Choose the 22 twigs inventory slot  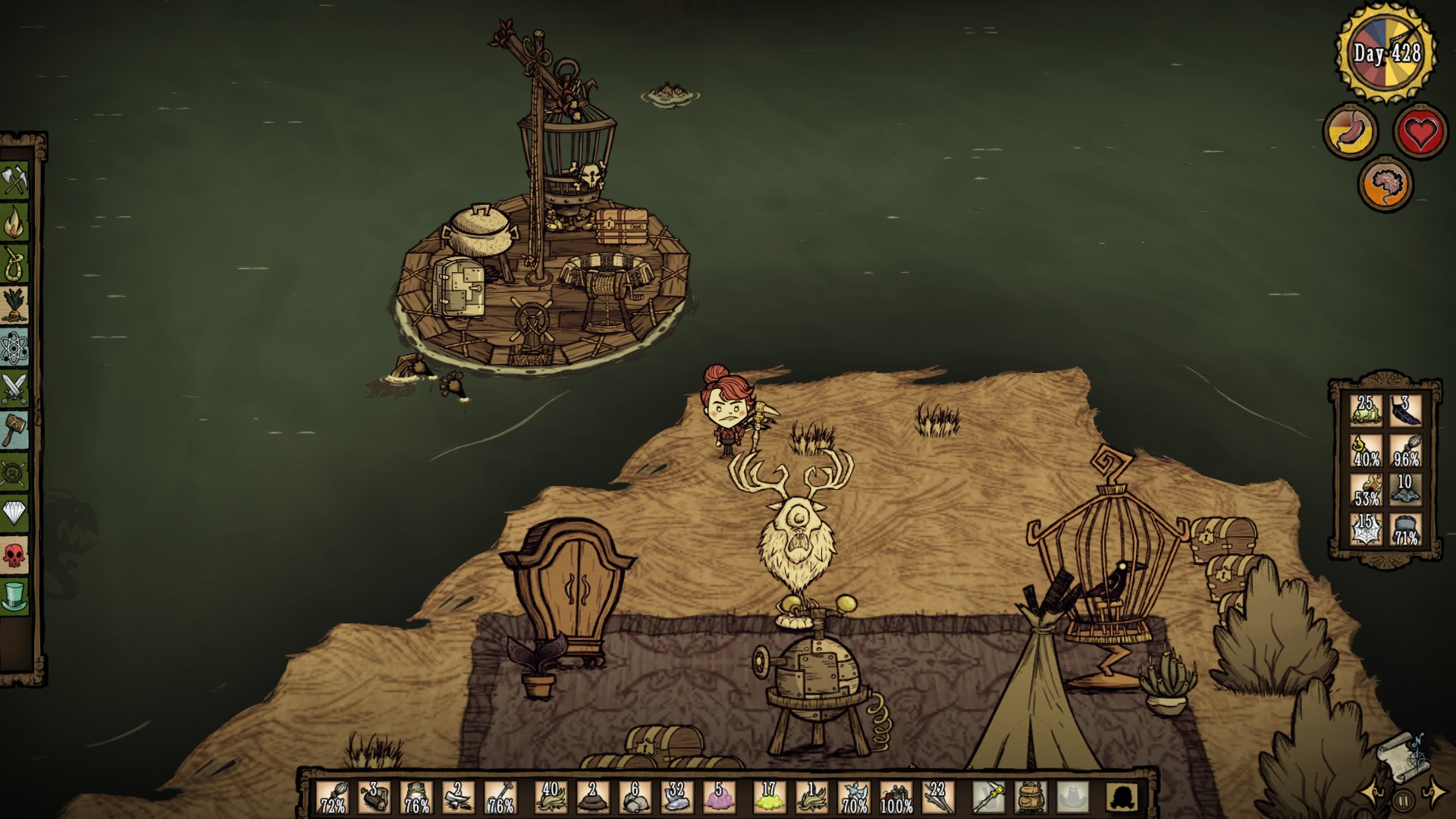937,797
